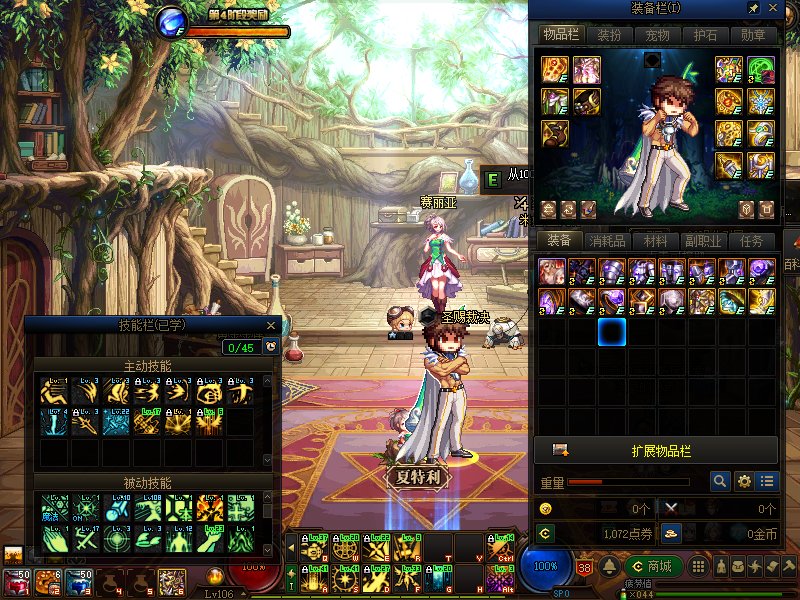Select the 副职业 sub-profession tab
This screenshot has height=600, width=800.
click(703, 241)
